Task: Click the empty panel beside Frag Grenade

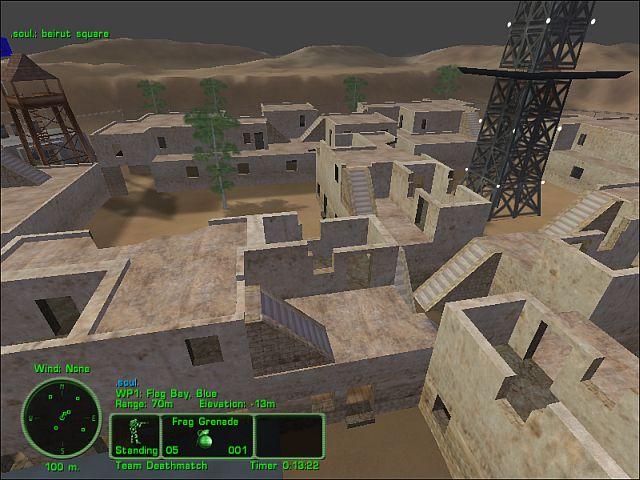Action: coord(289,436)
